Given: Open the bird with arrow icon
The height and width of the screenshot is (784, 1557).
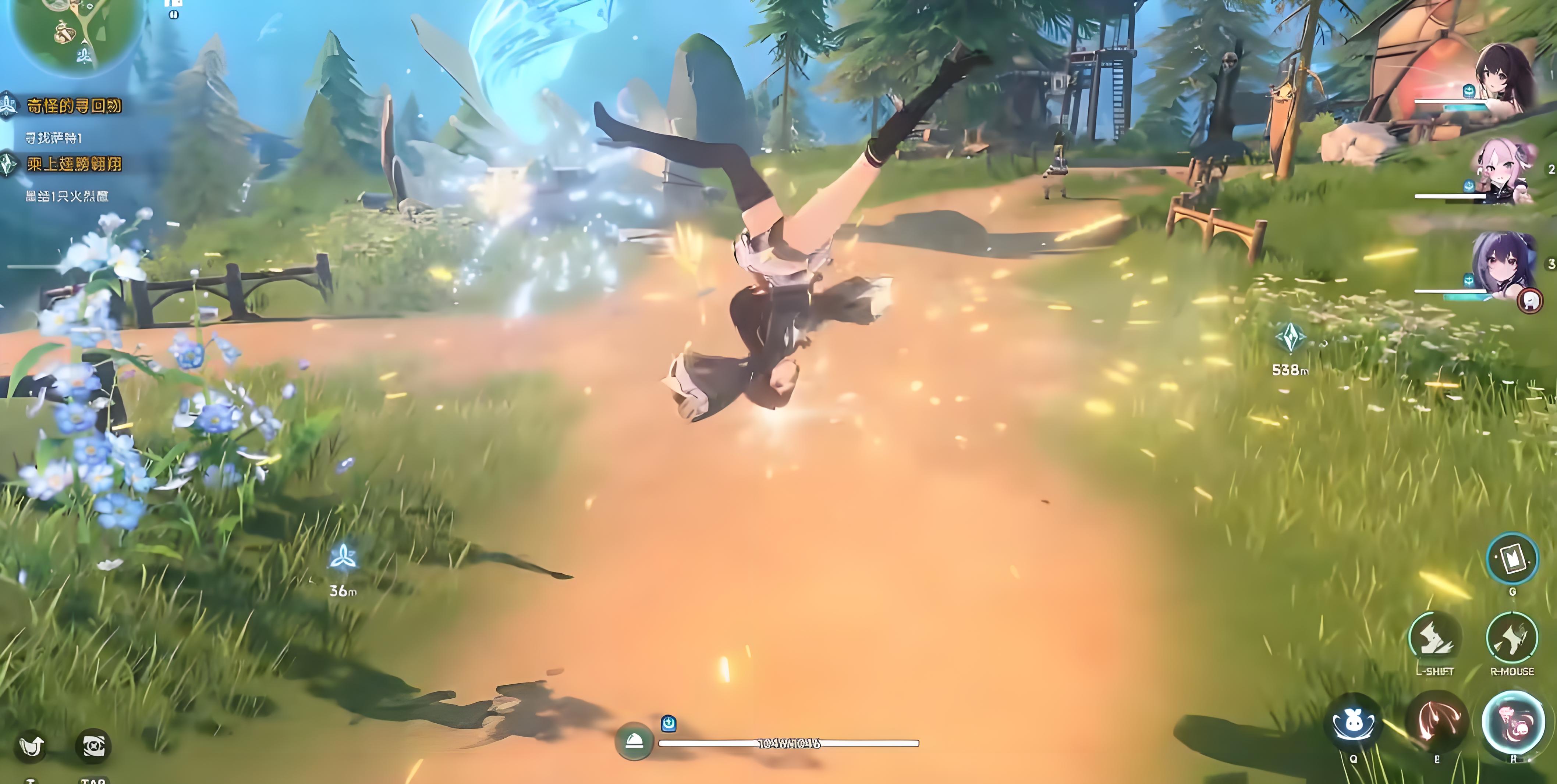Looking at the screenshot, I should pyautogui.click(x=31, y=746).
